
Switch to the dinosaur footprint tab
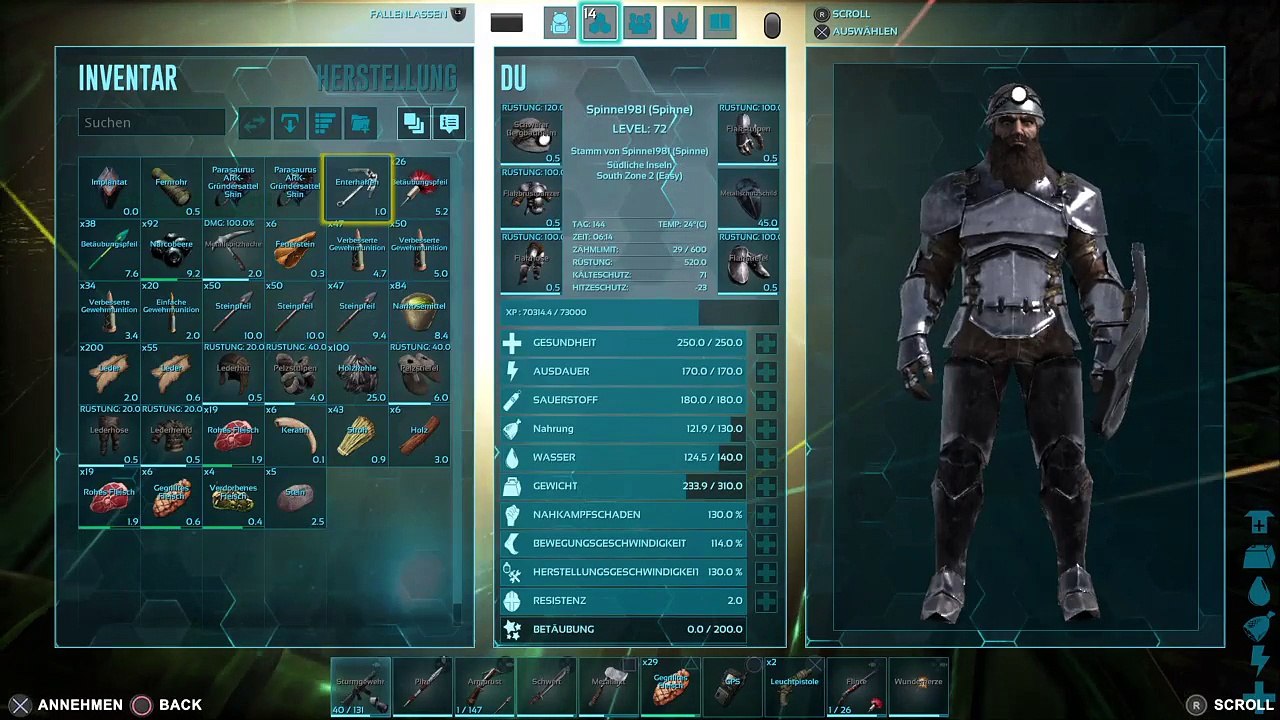point(680,22)
